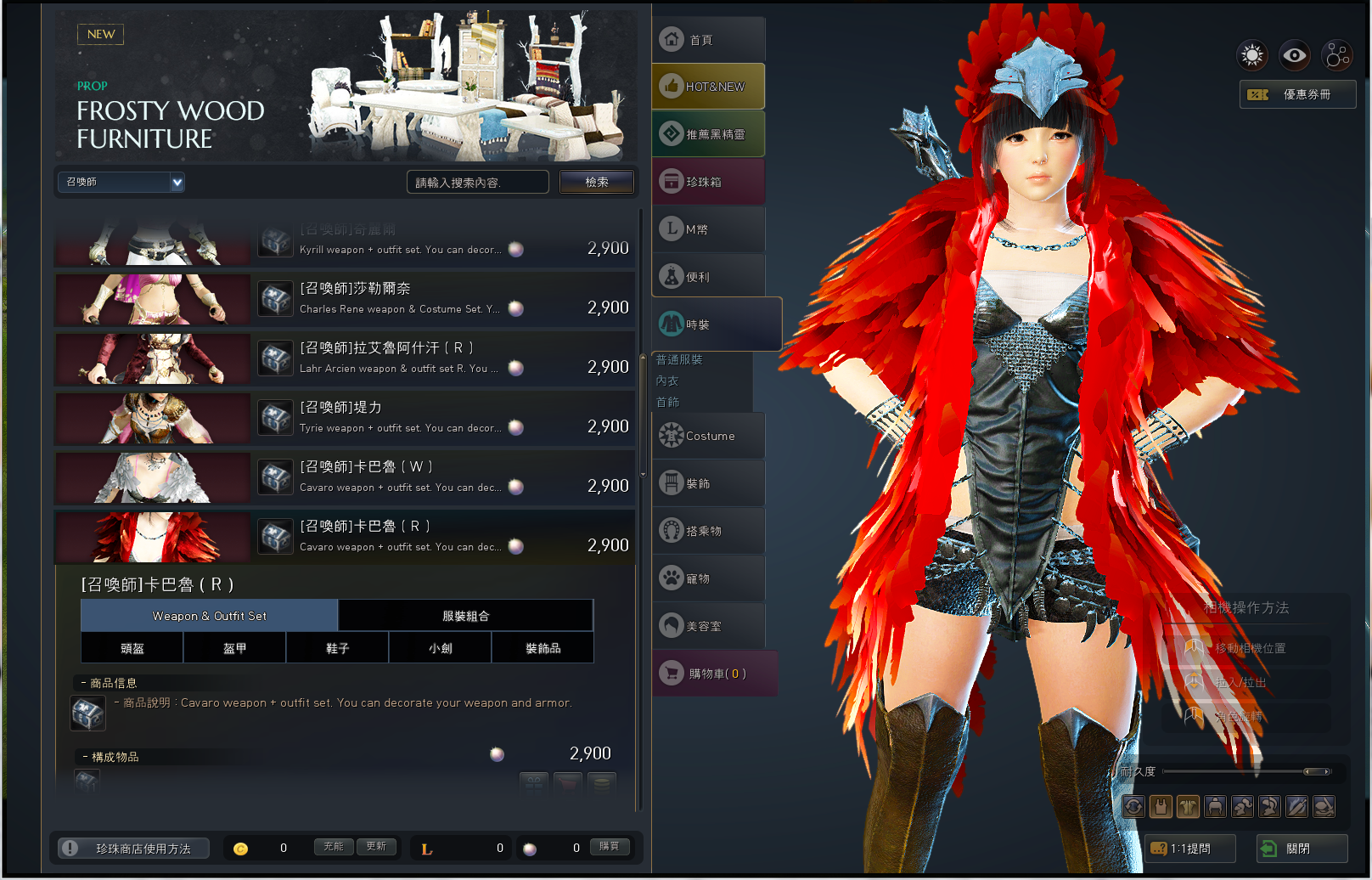
Task: Switch to the 服裝組合 tab
Action: [x=465, y=616]
